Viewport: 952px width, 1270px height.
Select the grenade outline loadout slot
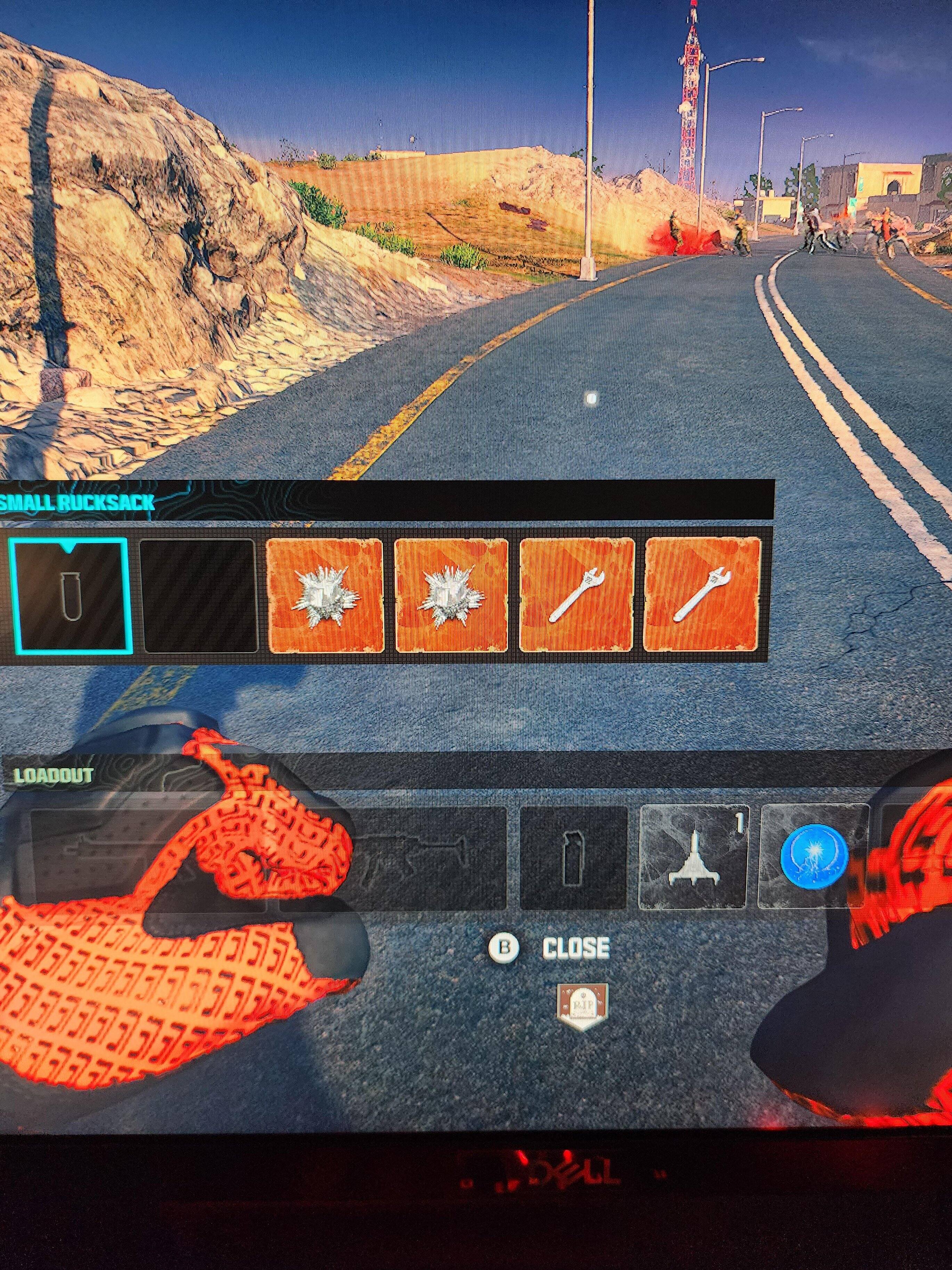click(x=573, y=857)
